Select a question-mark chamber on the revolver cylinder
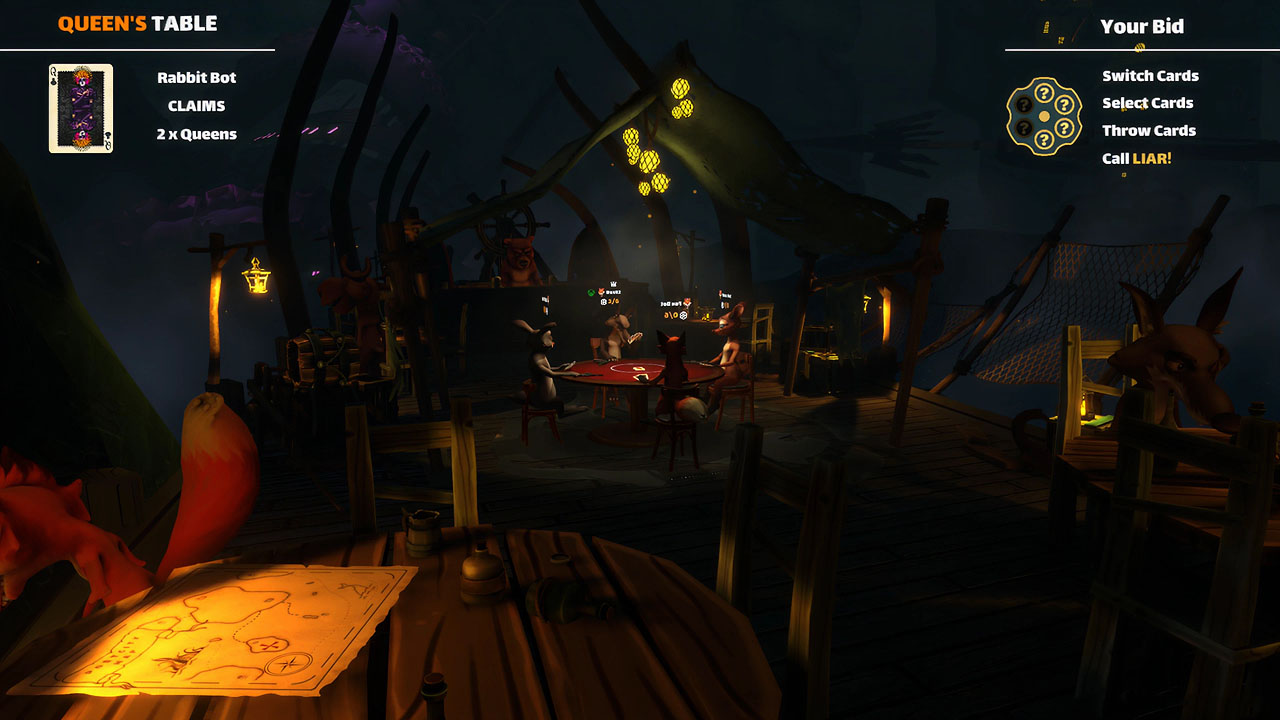Screen dimensions: 1280x720 [1043, 93]
